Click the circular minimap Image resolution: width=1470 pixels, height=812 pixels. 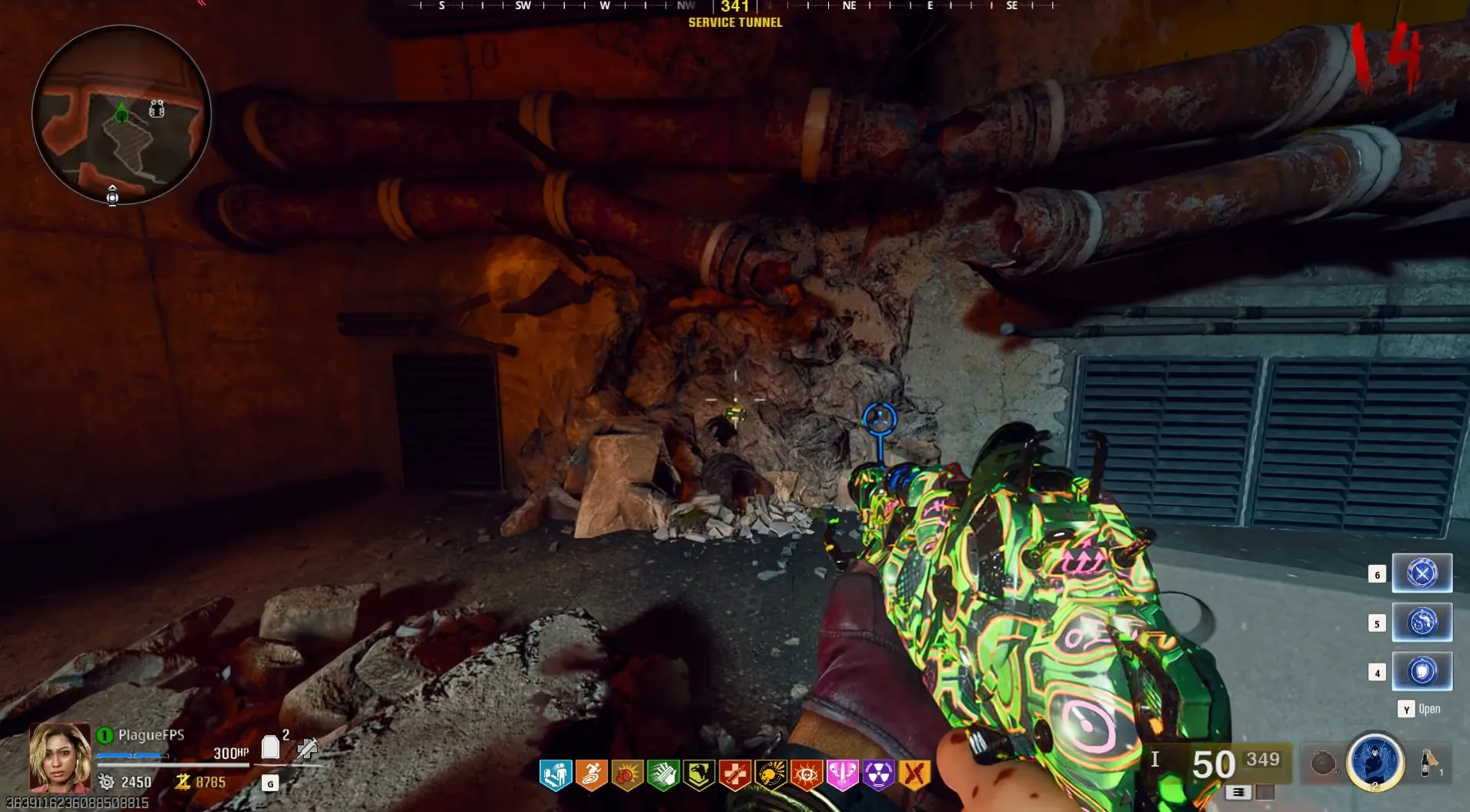tap(121, 115)
